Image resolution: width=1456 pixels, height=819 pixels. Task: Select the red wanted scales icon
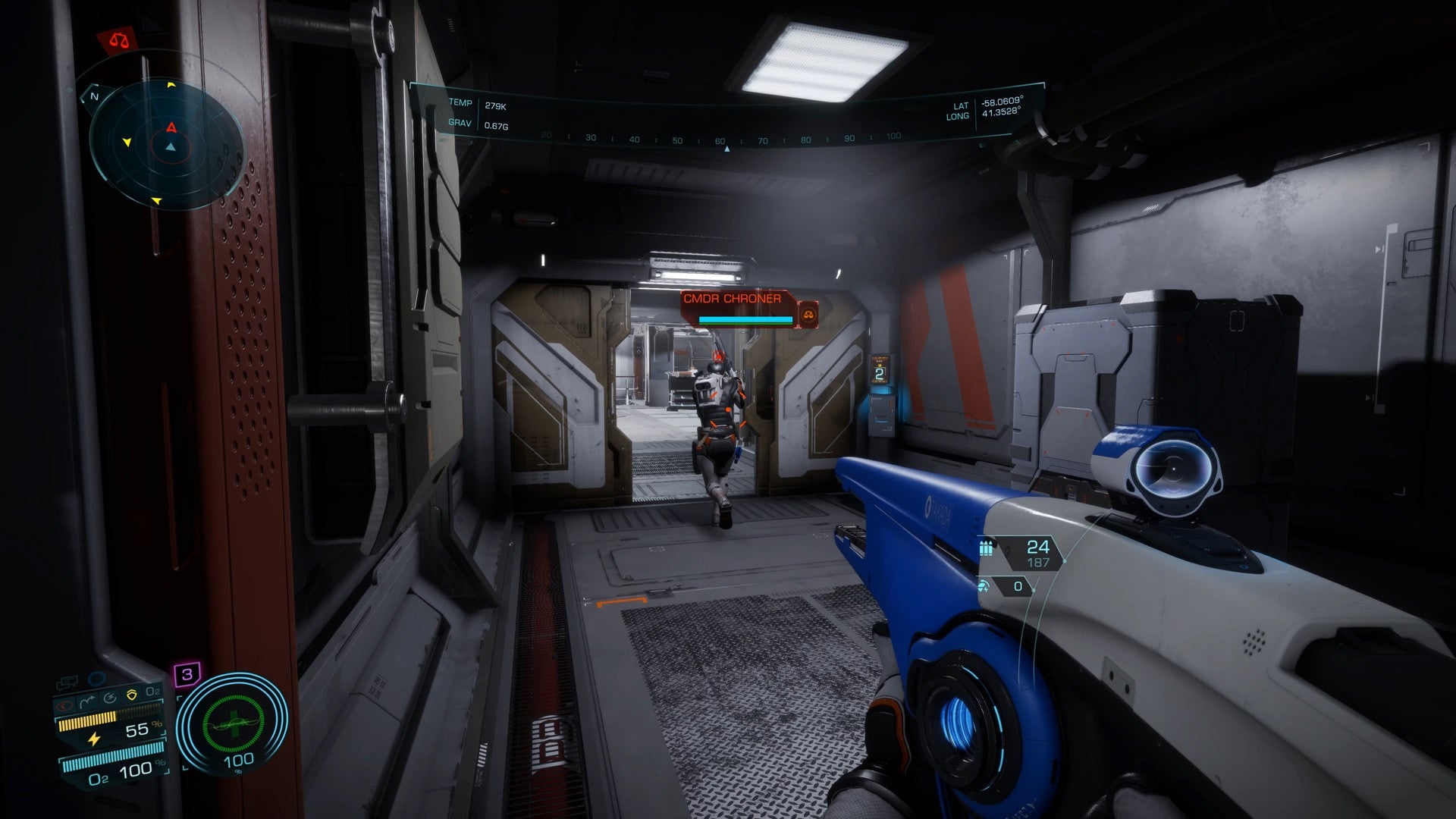pos(119,40)
